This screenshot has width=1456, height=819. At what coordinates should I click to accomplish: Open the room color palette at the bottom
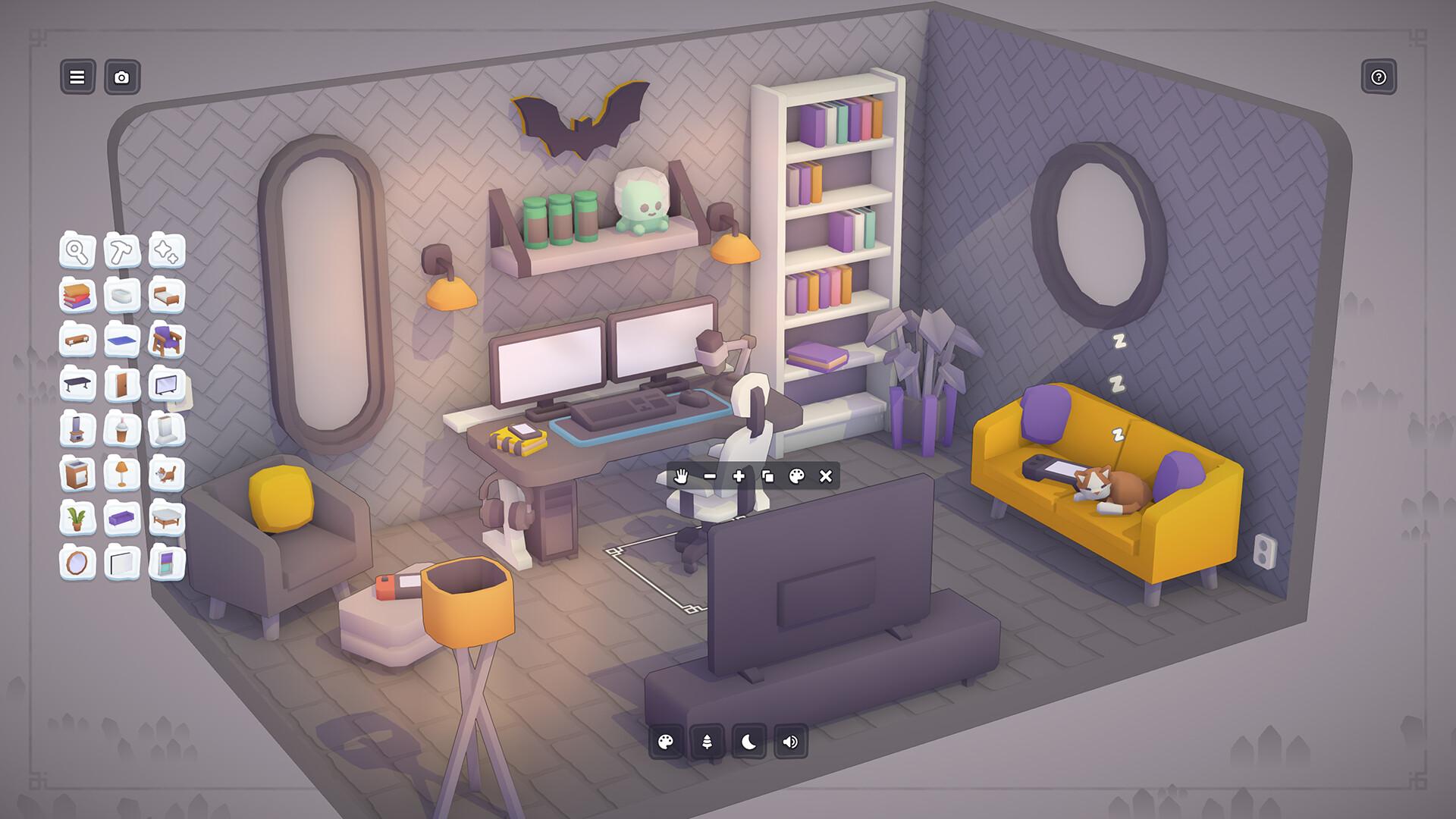click(x=666, y=744)
